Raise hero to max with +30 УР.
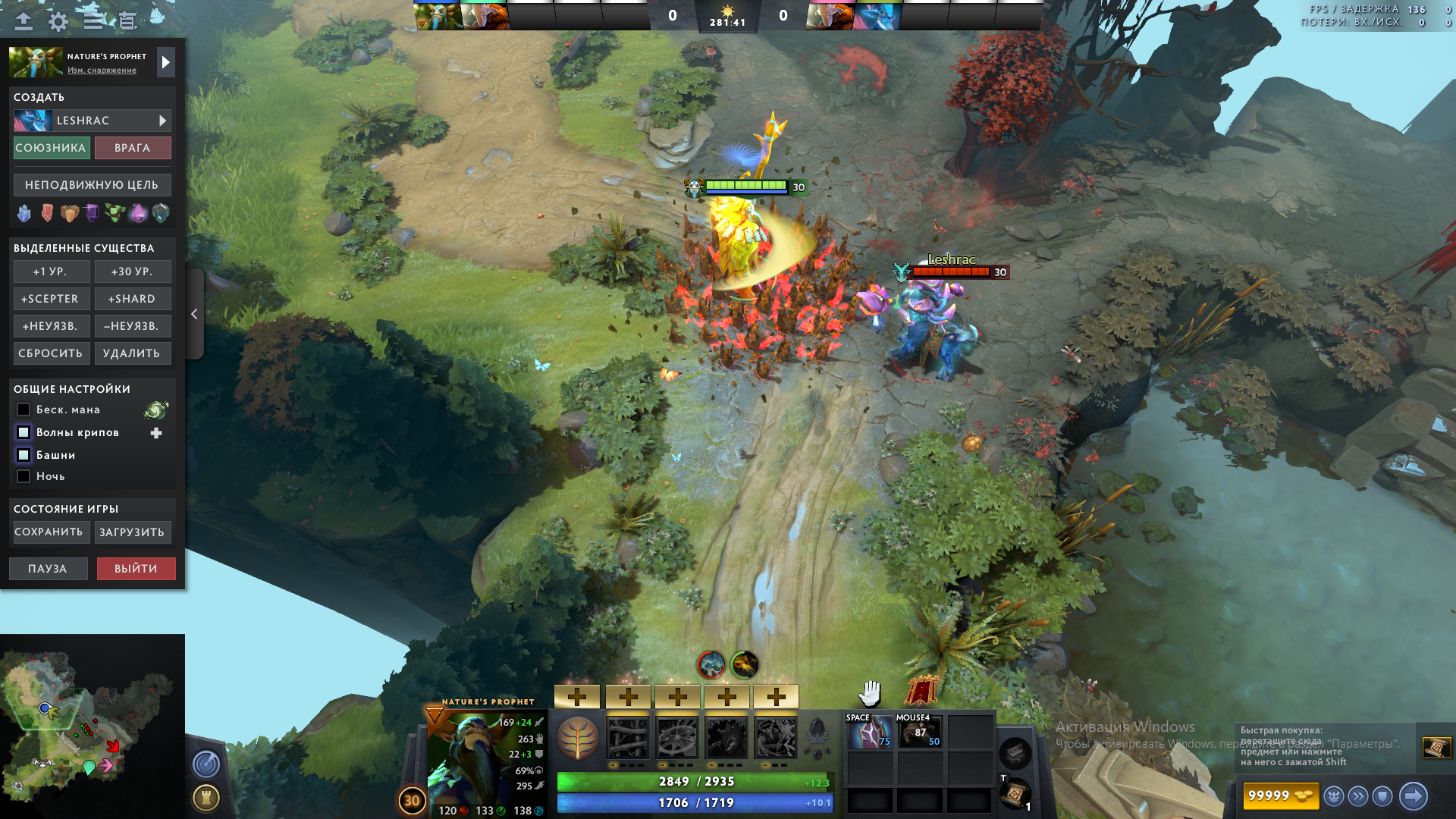The width and height of the screenshot is (1456, 819). [x=133, y=271]
